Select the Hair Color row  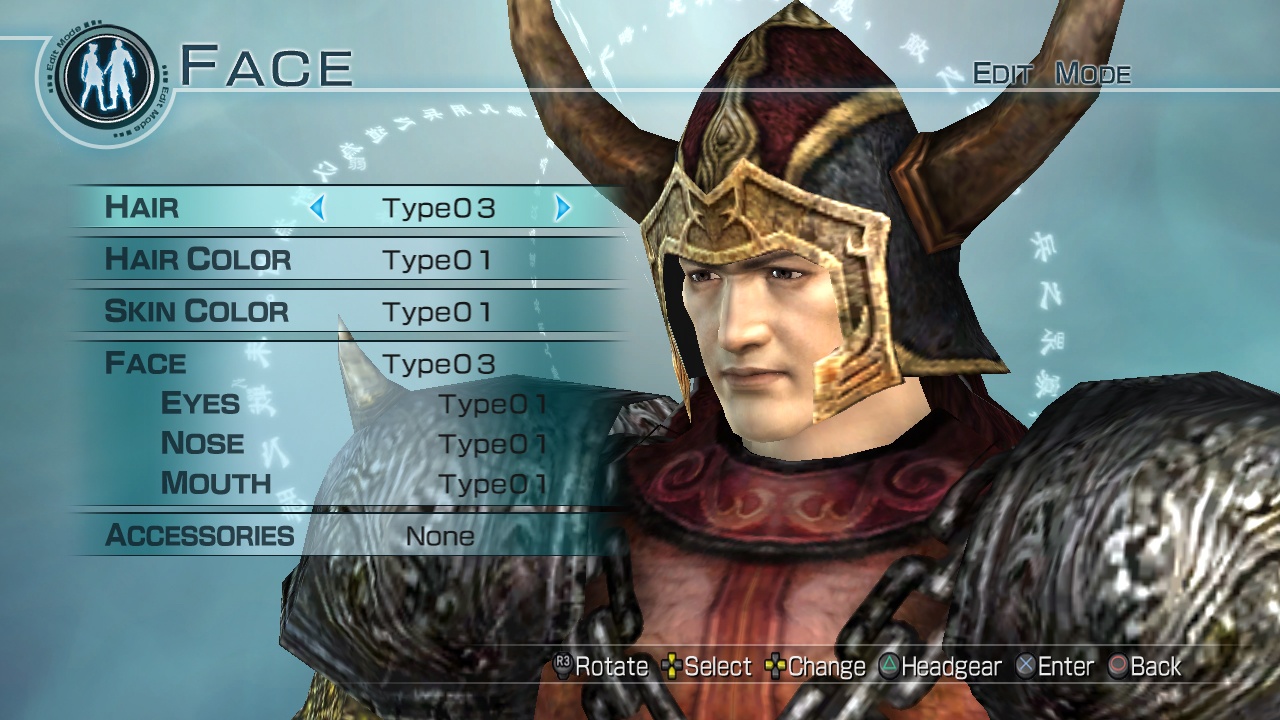click(200, 259)
